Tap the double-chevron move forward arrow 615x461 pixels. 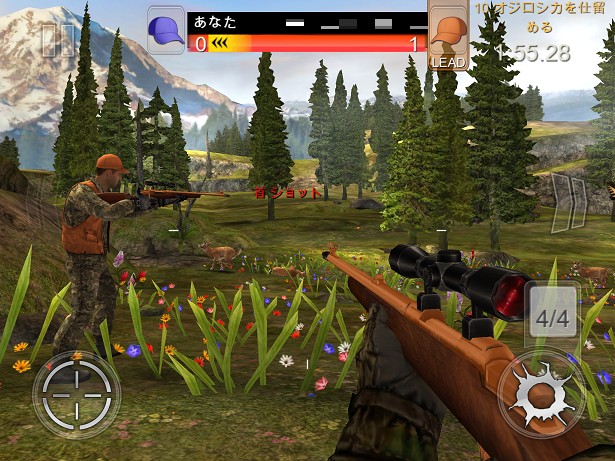point(569,195)
